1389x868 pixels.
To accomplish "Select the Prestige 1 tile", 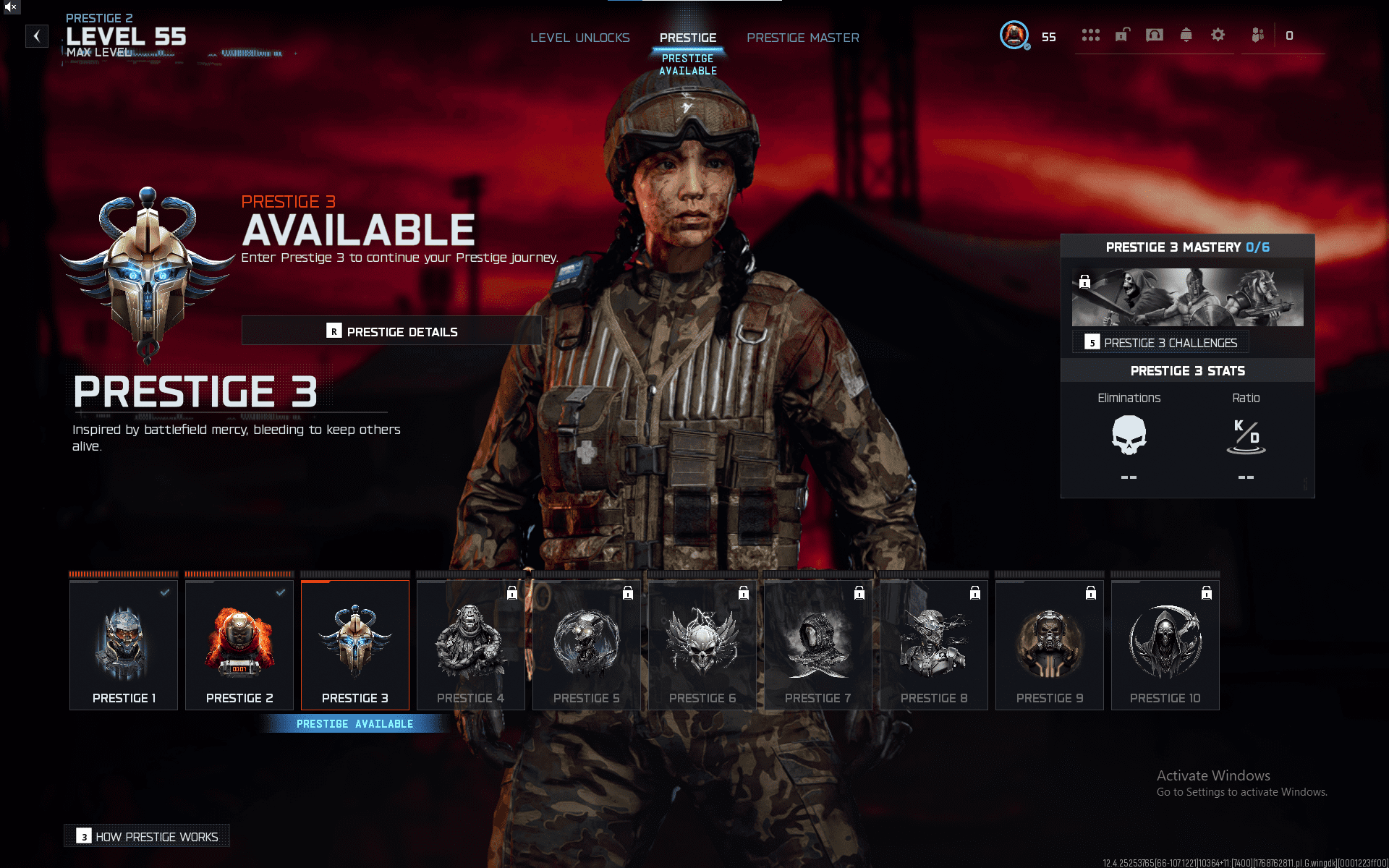I will coord(124,645).
